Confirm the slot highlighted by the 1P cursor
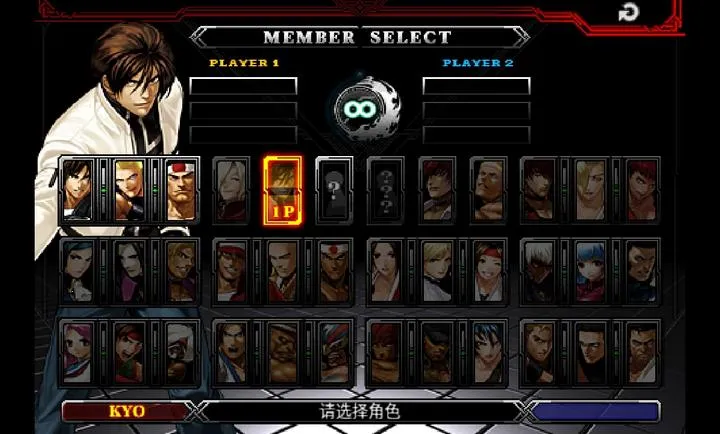 tap(282, 188)
